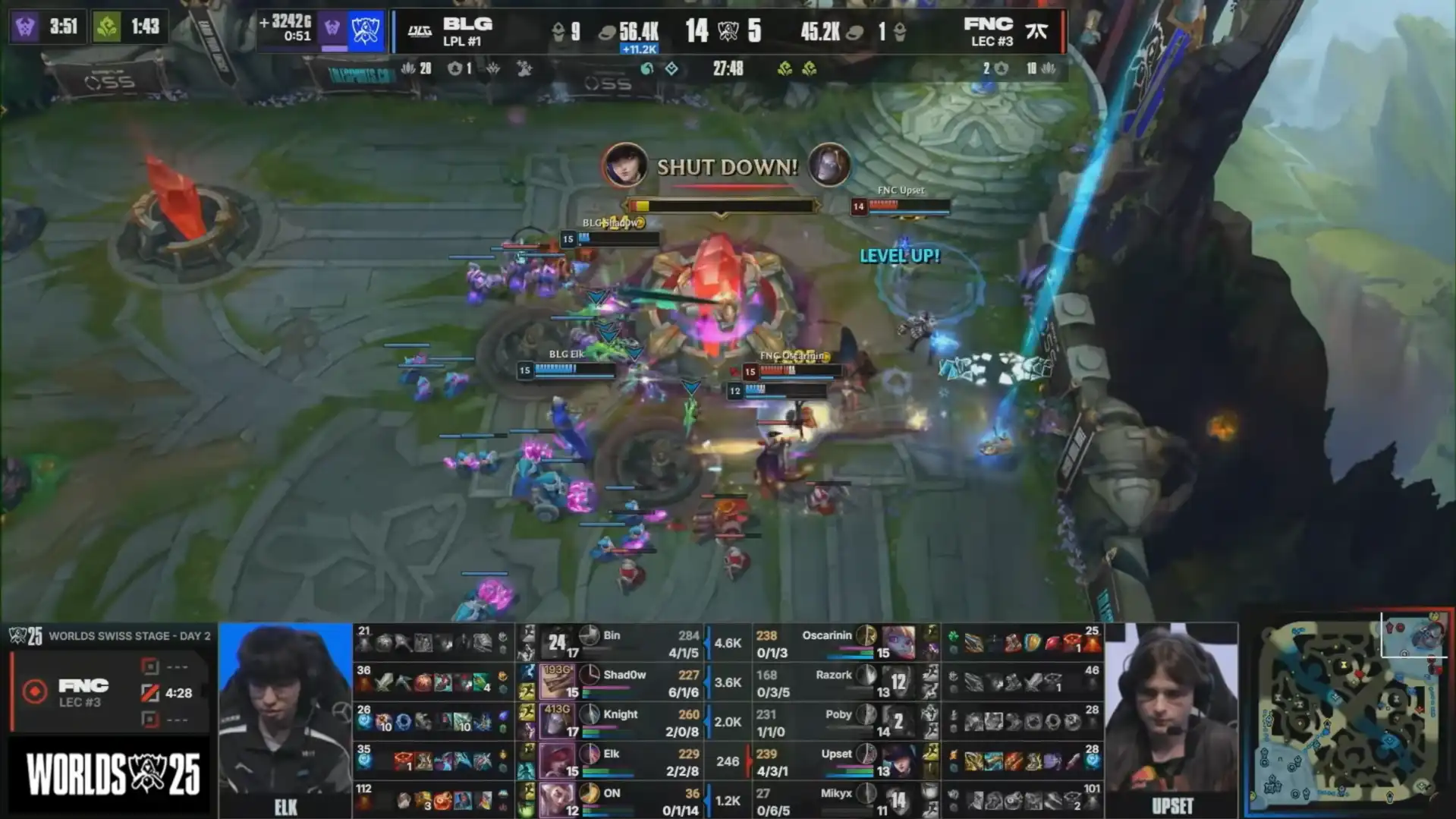Viewport: 1456px width, 819px height.
Task: Open the Elk player camera thumbnail
Action: 285,720
